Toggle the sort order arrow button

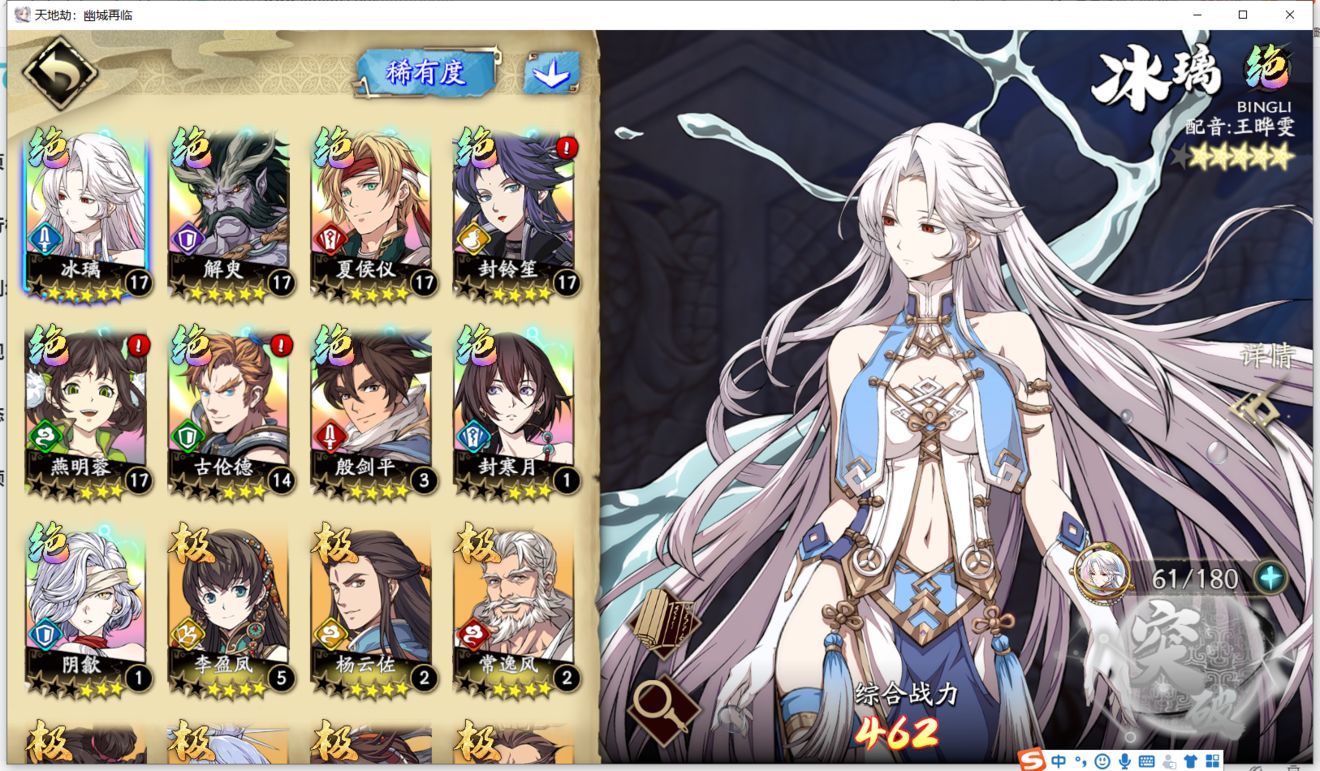click(x=551, y=73)
